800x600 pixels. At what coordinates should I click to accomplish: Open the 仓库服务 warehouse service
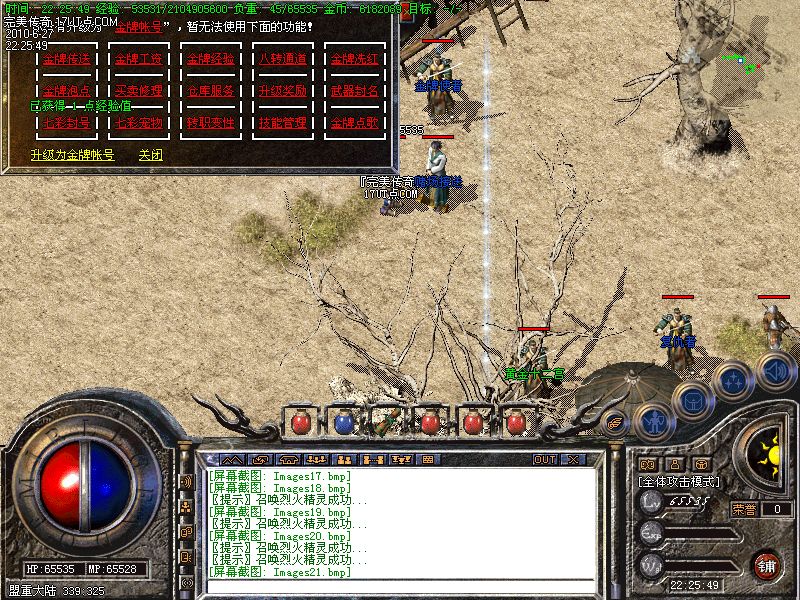pos(210,91)
